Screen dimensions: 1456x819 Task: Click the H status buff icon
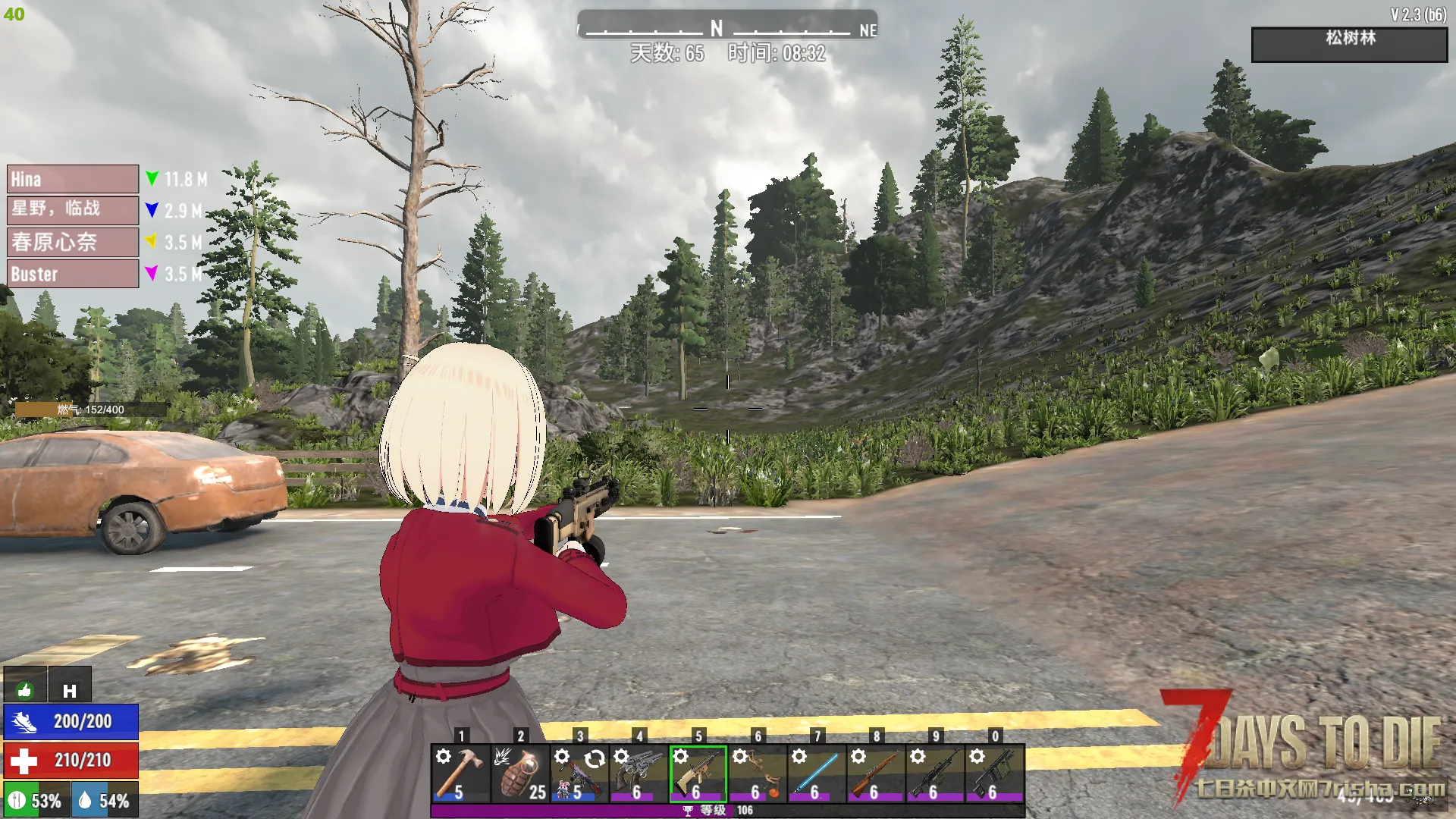point(70,689)
